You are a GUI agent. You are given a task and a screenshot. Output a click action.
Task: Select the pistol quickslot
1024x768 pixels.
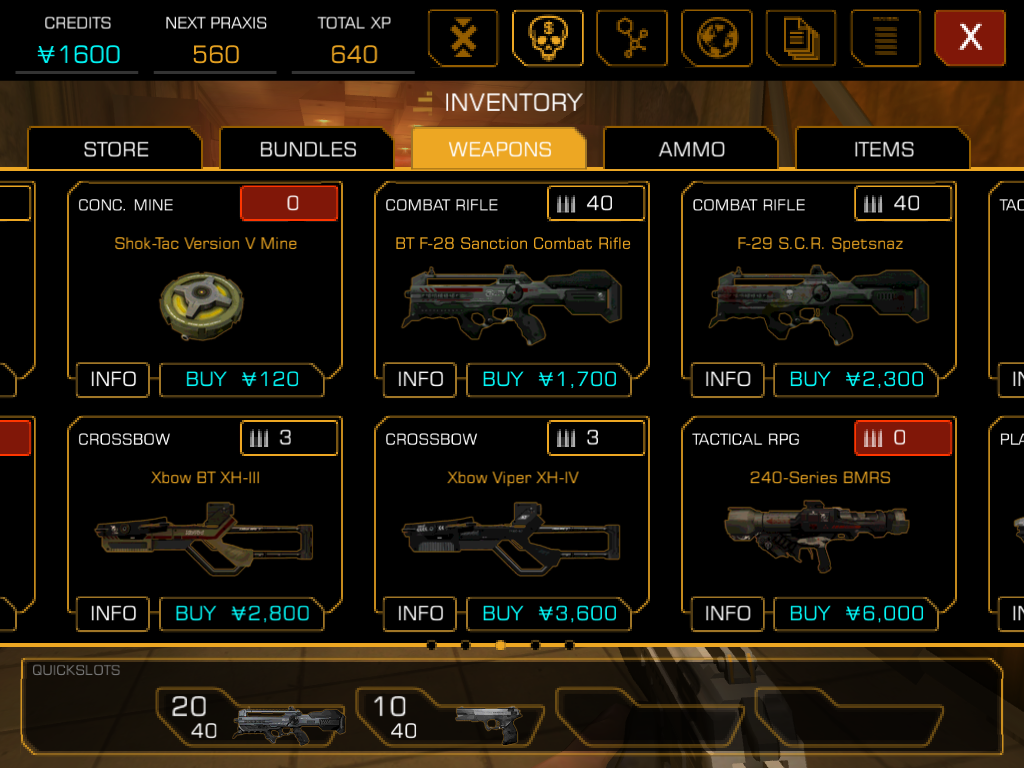[x=452, y=717]
